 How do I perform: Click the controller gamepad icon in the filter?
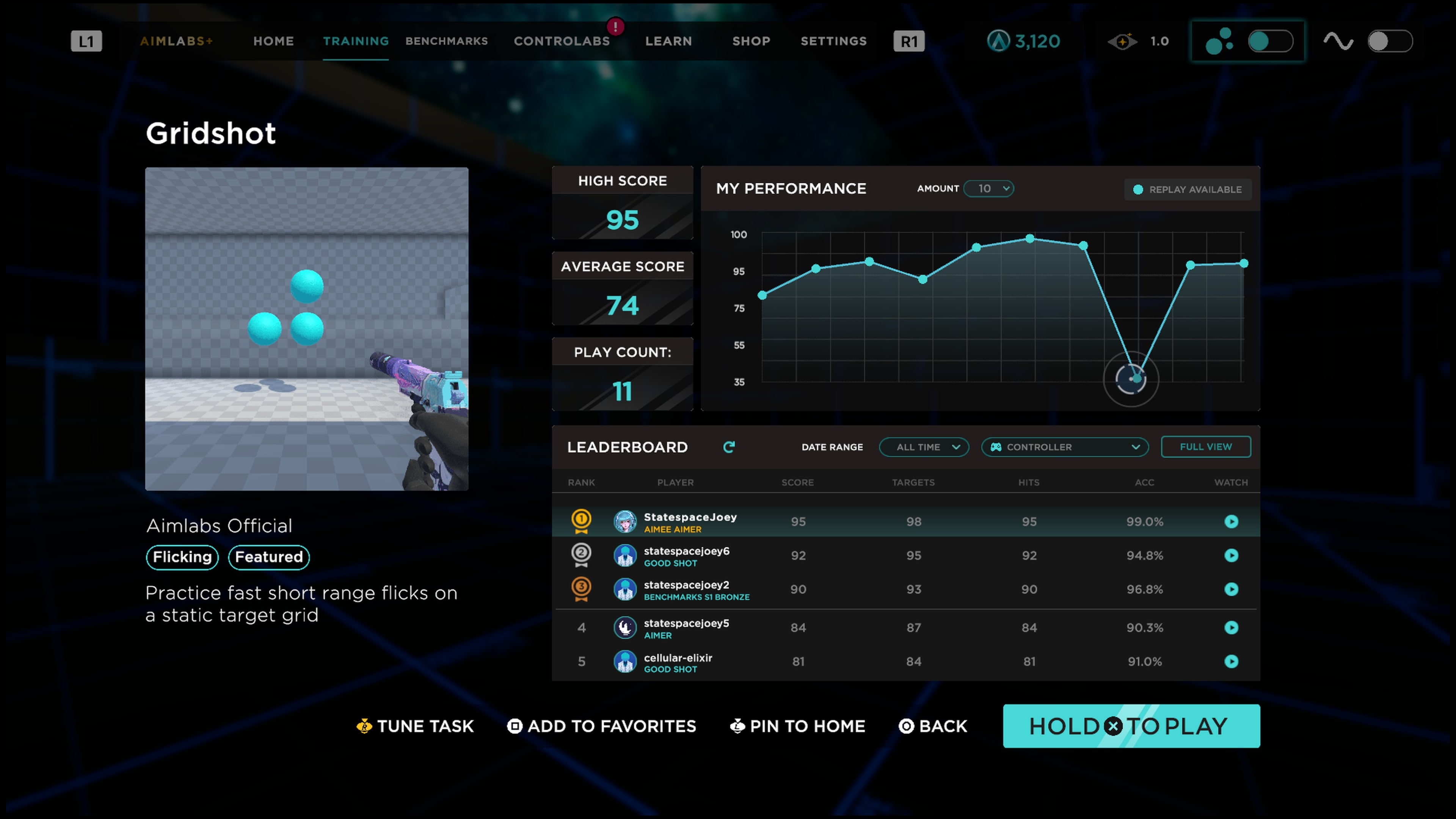997,447
